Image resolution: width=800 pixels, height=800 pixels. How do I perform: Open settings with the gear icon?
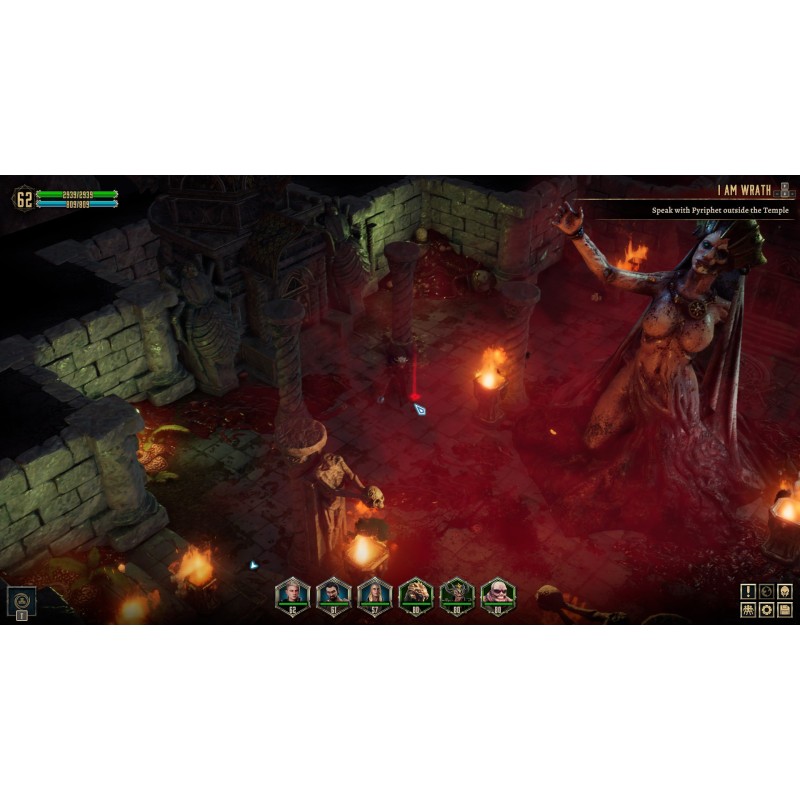(766, 609)
